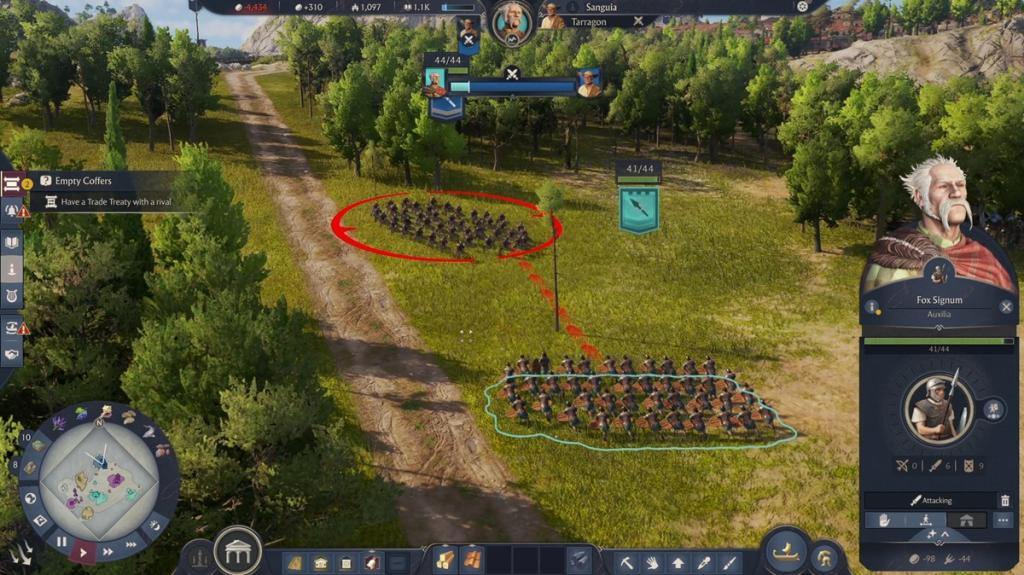Viewport: 1024px width, 575px height.
Task: Select the pickaxe tool in the toolbar
Action: (x=626, y=562)
